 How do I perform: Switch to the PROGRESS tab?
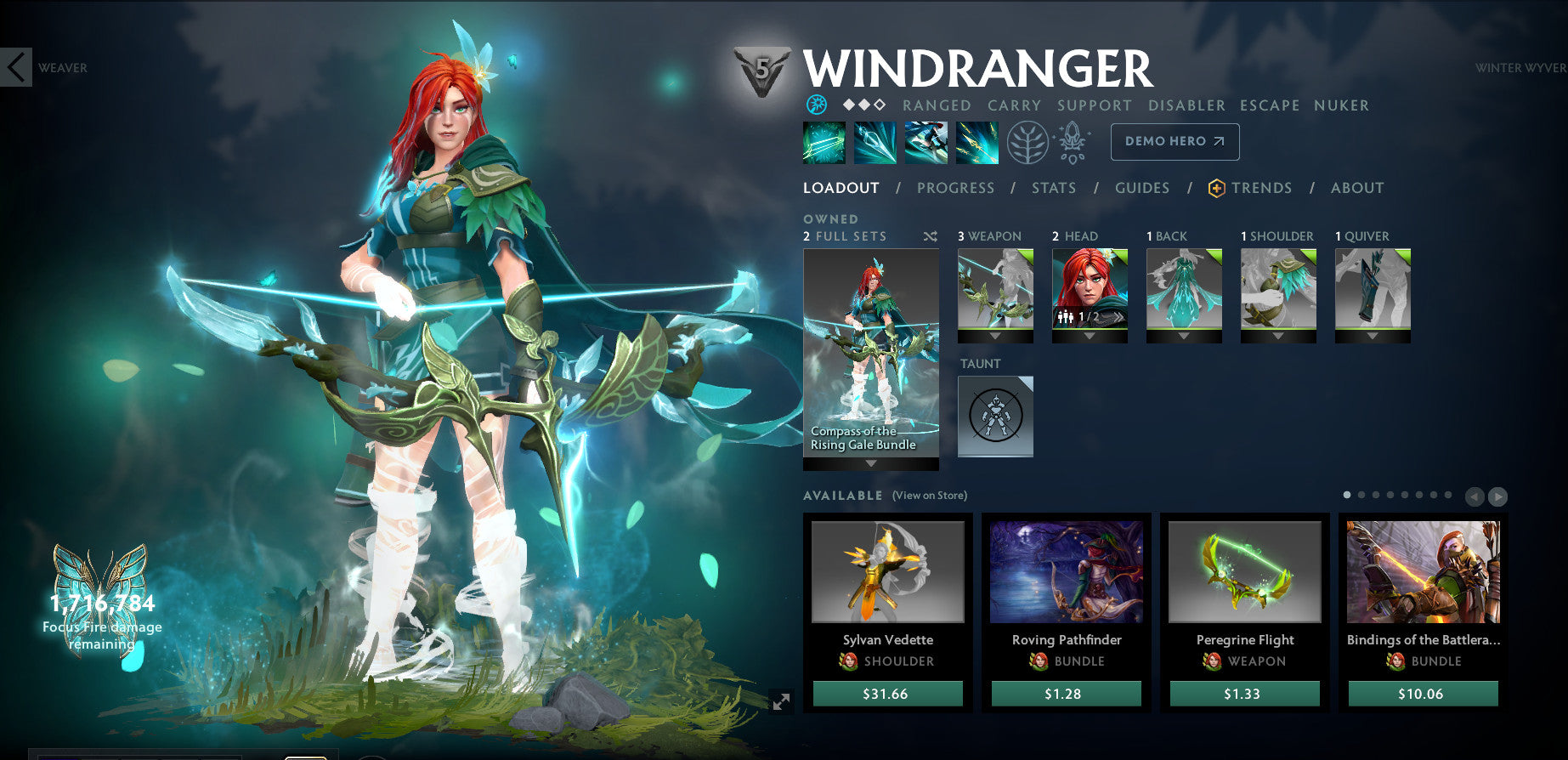coord(956,188)
